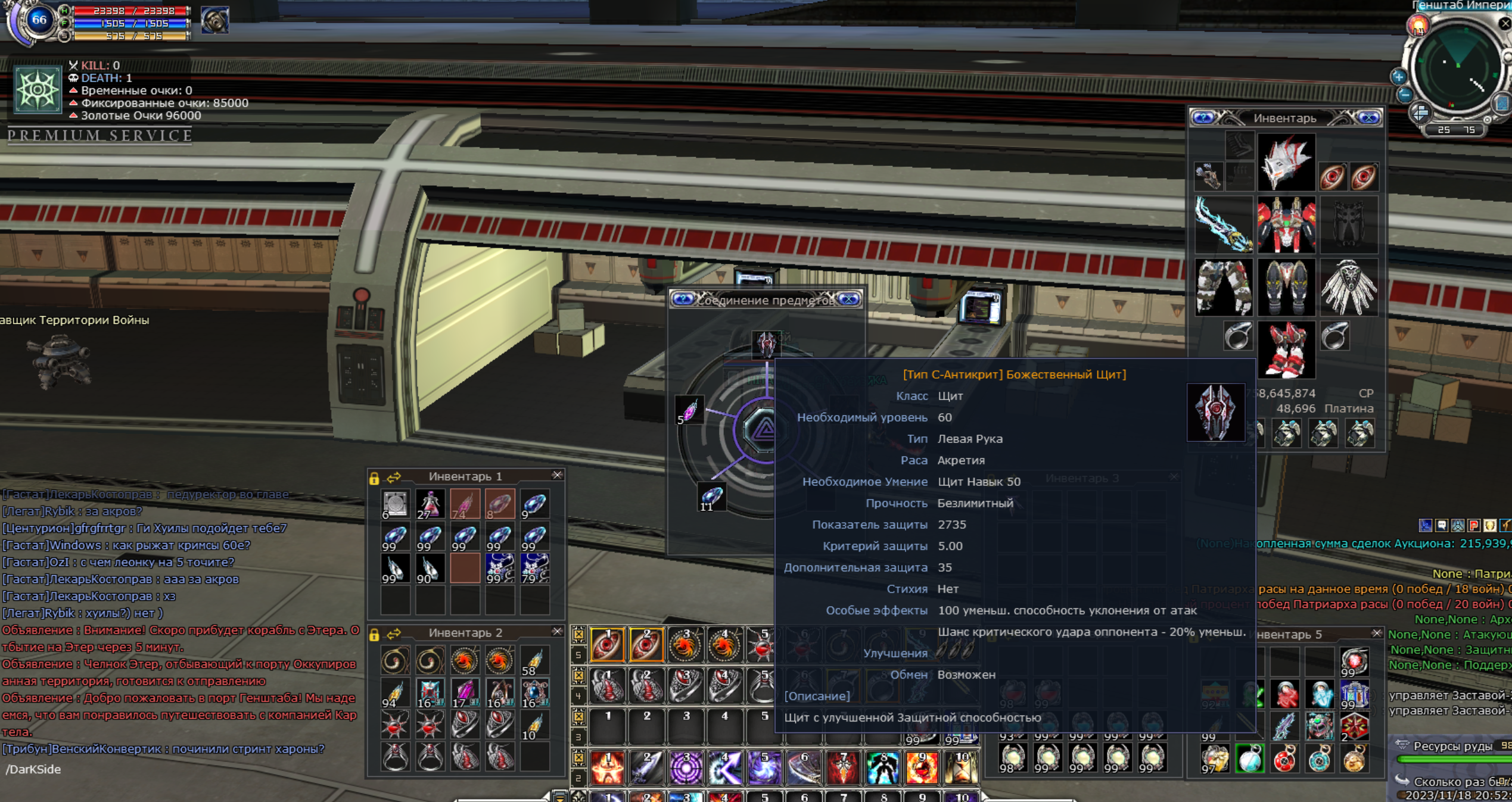Select the white crystal stack of 90

pyautogui.click(x=430, y=569)
